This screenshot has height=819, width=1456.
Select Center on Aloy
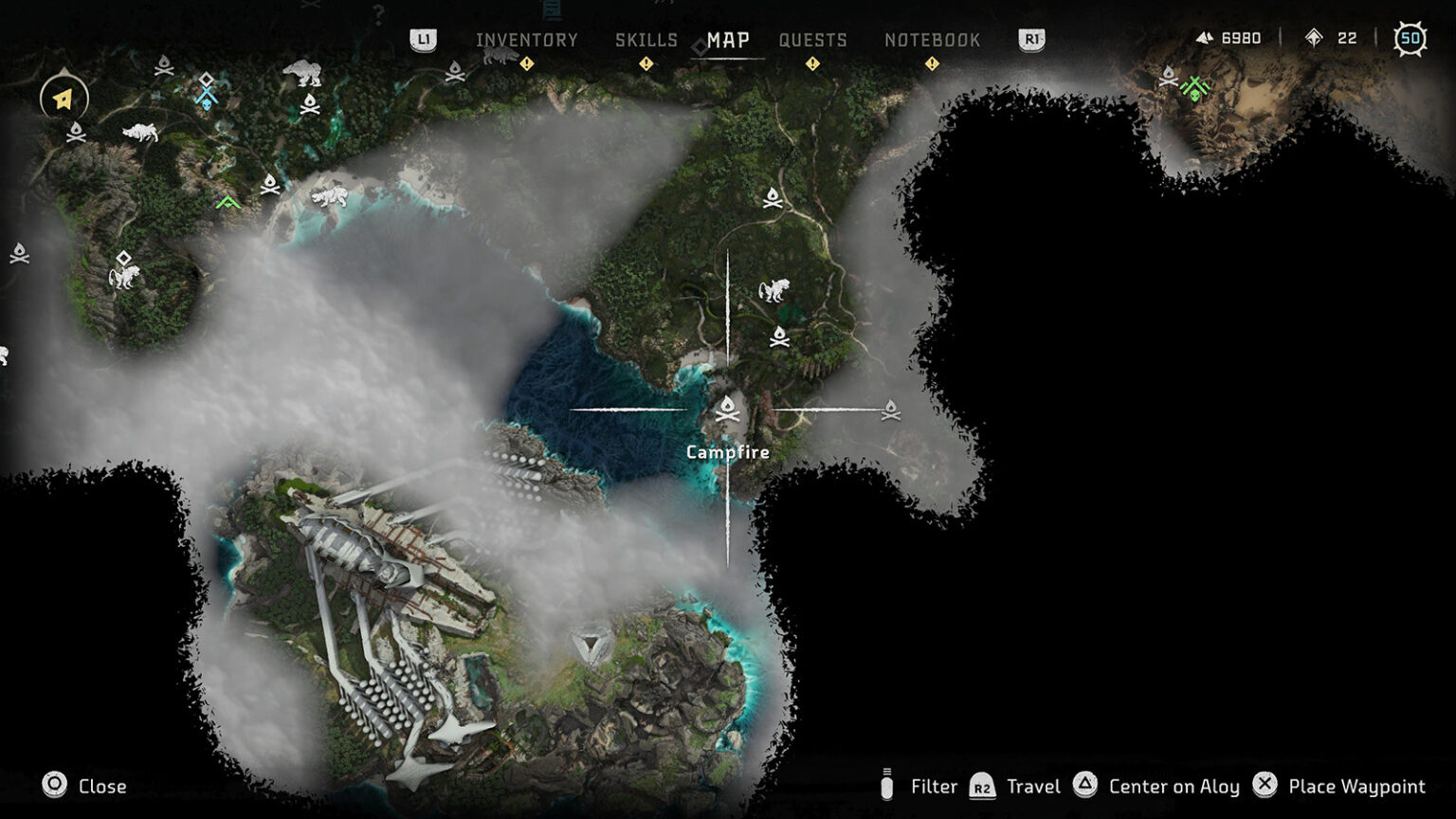1173,786
